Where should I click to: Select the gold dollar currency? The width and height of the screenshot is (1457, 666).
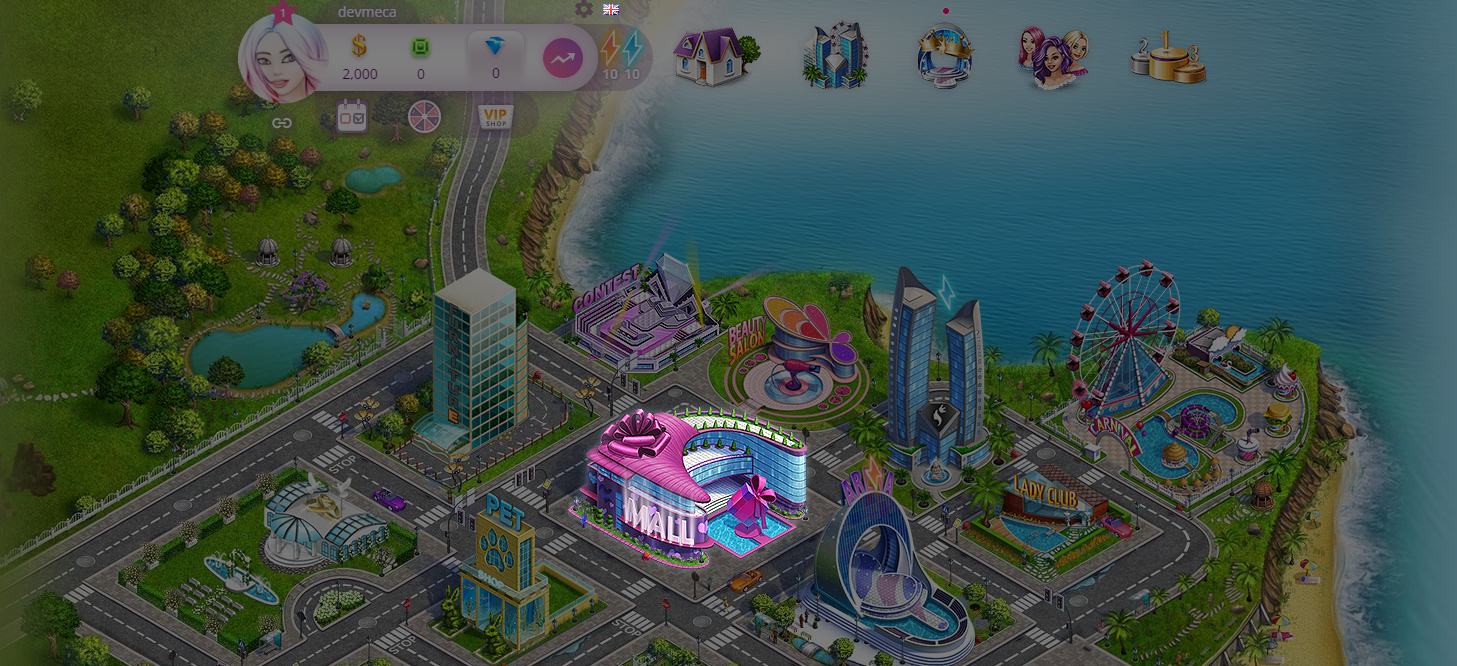pyautogui.click(x=359, y=47)
